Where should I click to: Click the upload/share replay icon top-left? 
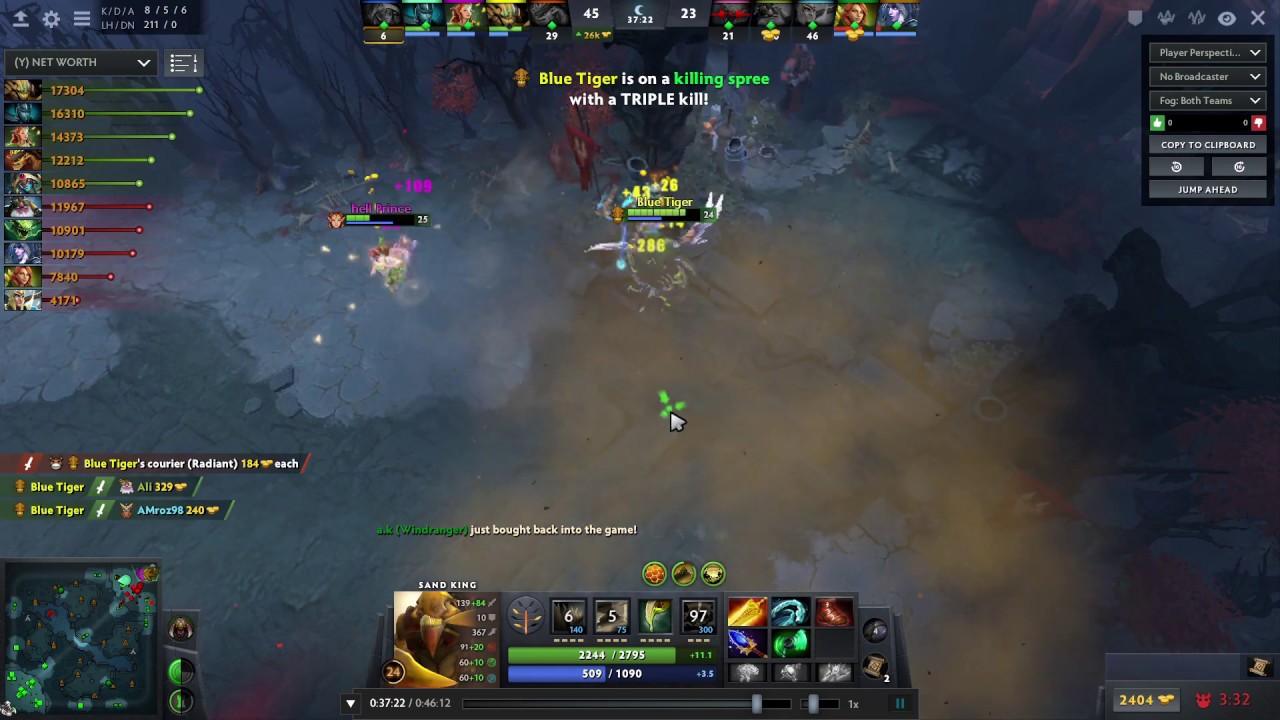pos(20,17)
